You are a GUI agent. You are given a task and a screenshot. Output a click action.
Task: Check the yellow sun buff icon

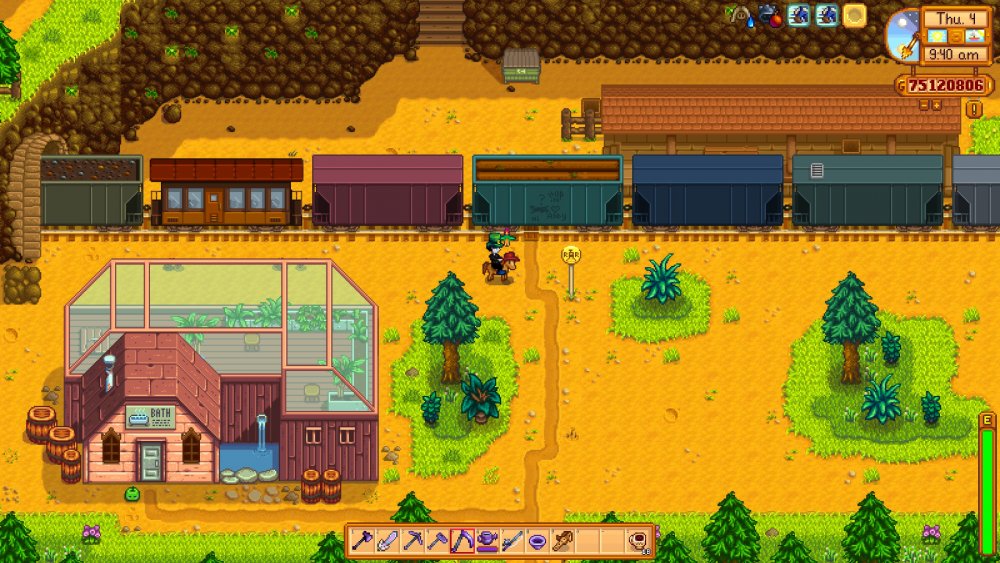pyautogui.click(x=854, y=15)
